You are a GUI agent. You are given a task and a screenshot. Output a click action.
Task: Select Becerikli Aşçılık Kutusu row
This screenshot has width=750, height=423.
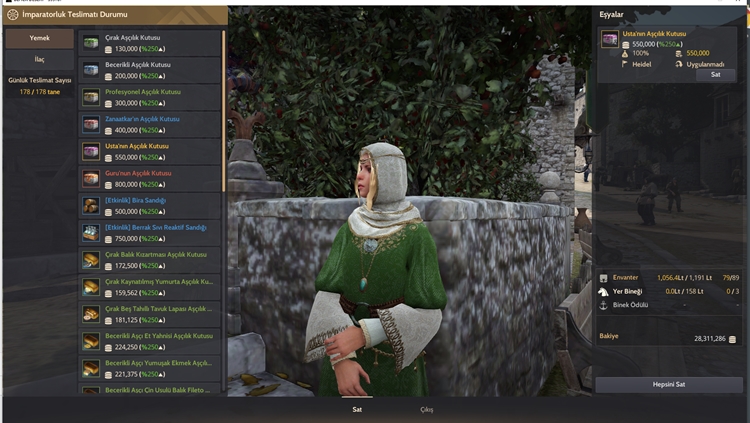[x=150, y=69]
